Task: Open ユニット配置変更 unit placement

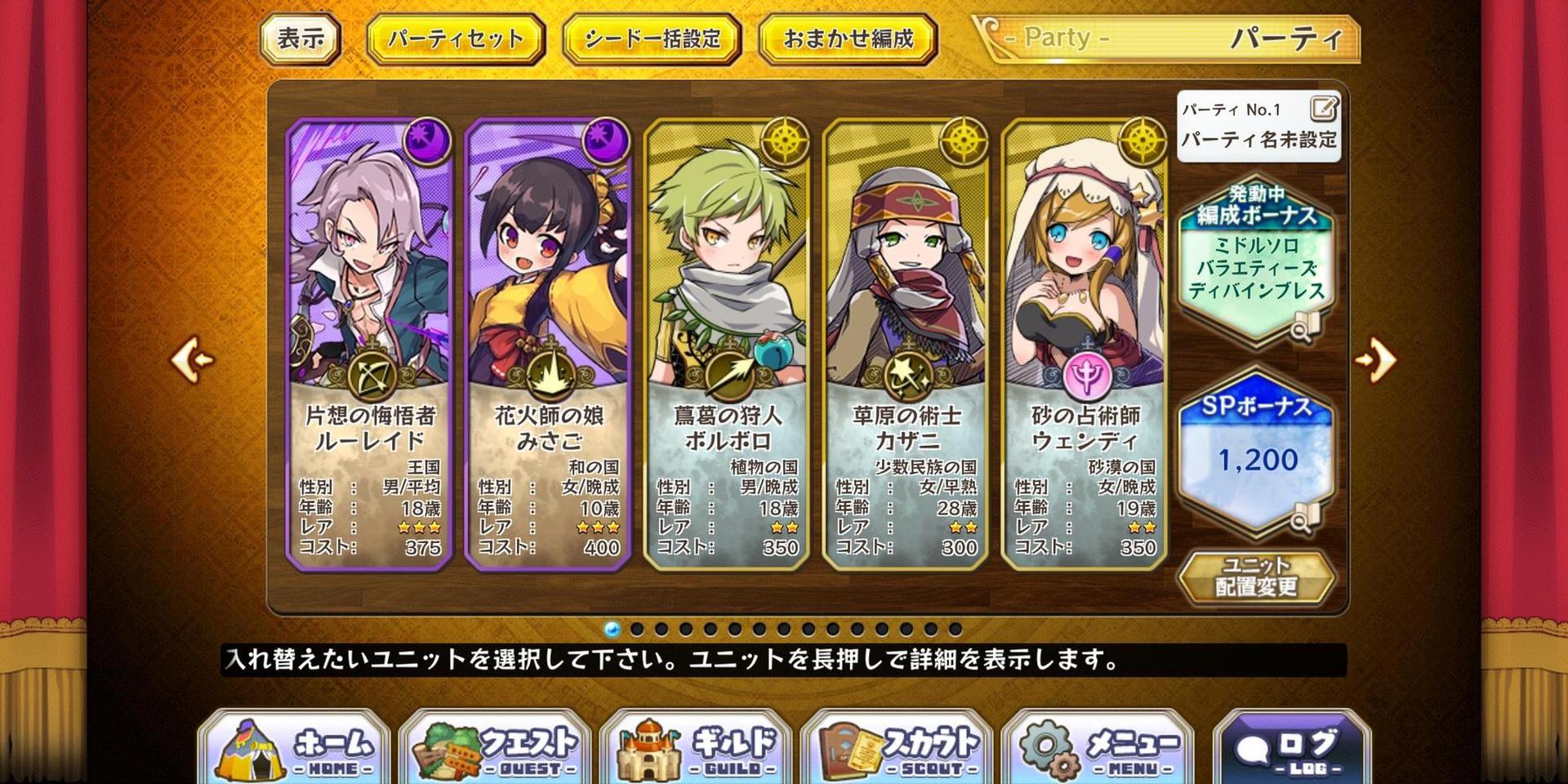Action: click(1256, 577)
